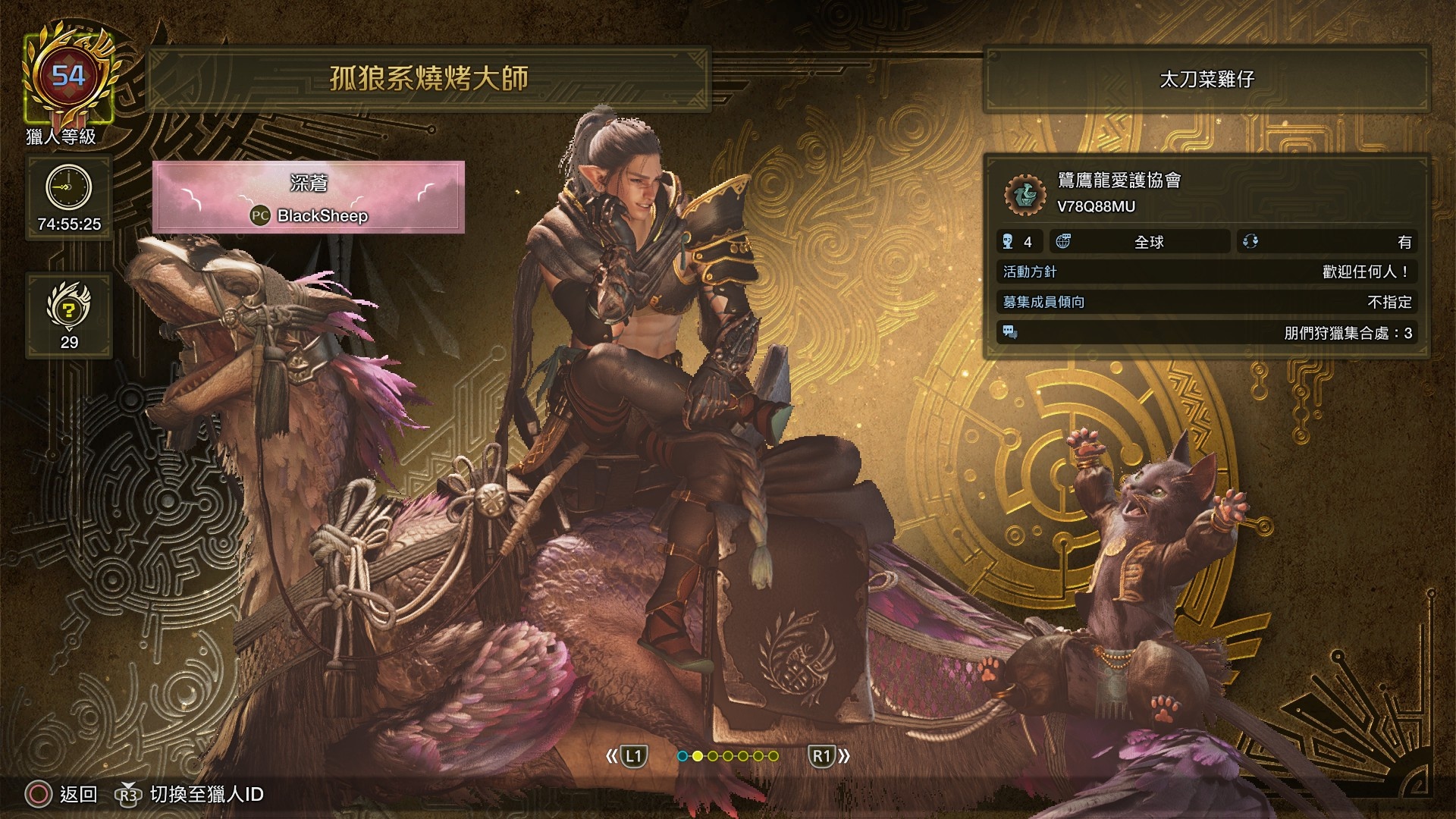Click the 朋們狩獵集合處 lobby row
1456x819 pixels.
click(1207, 333)
